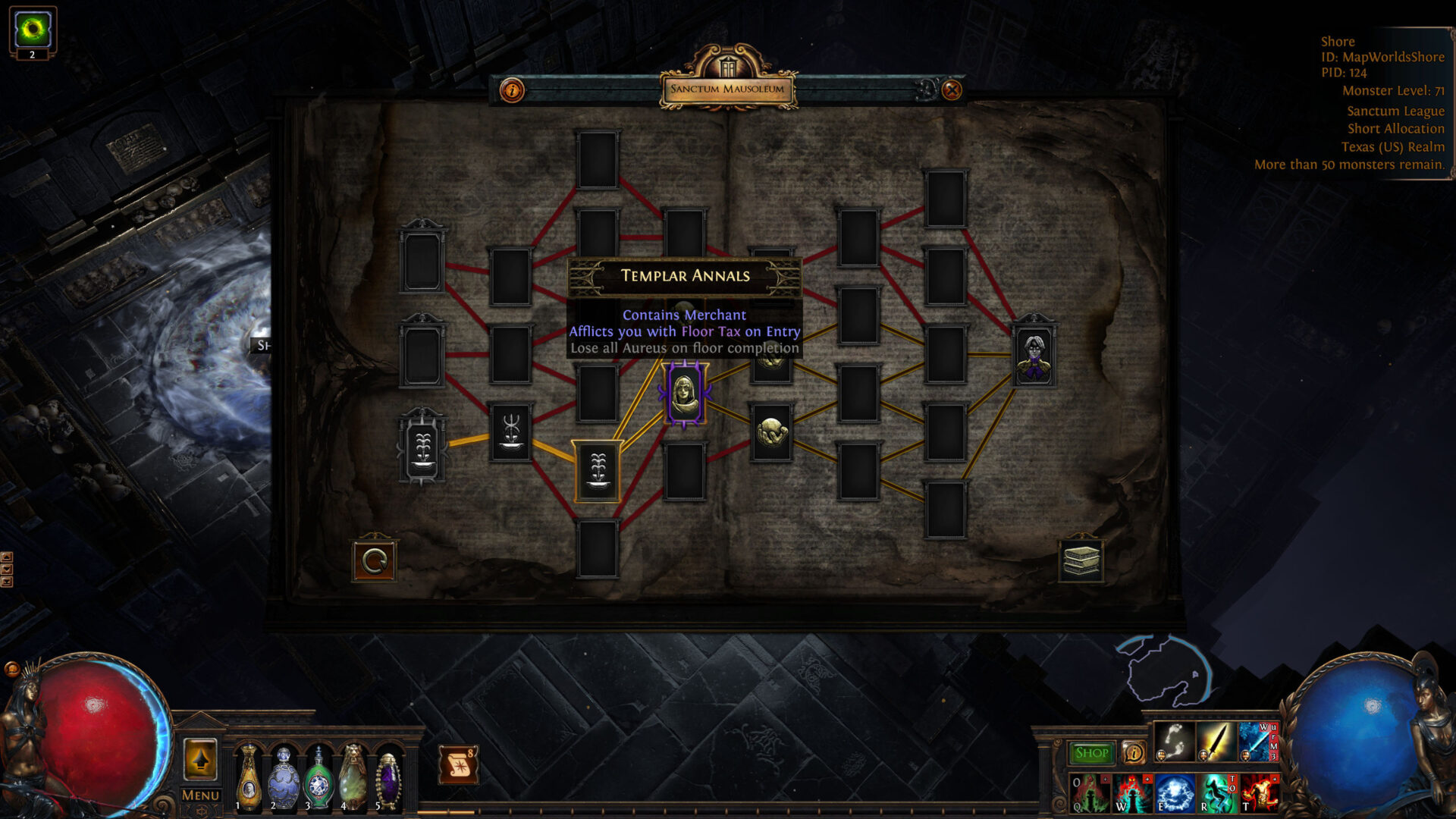
Task: Use the purple studded flask in slot 5
Action: point(388,778)
